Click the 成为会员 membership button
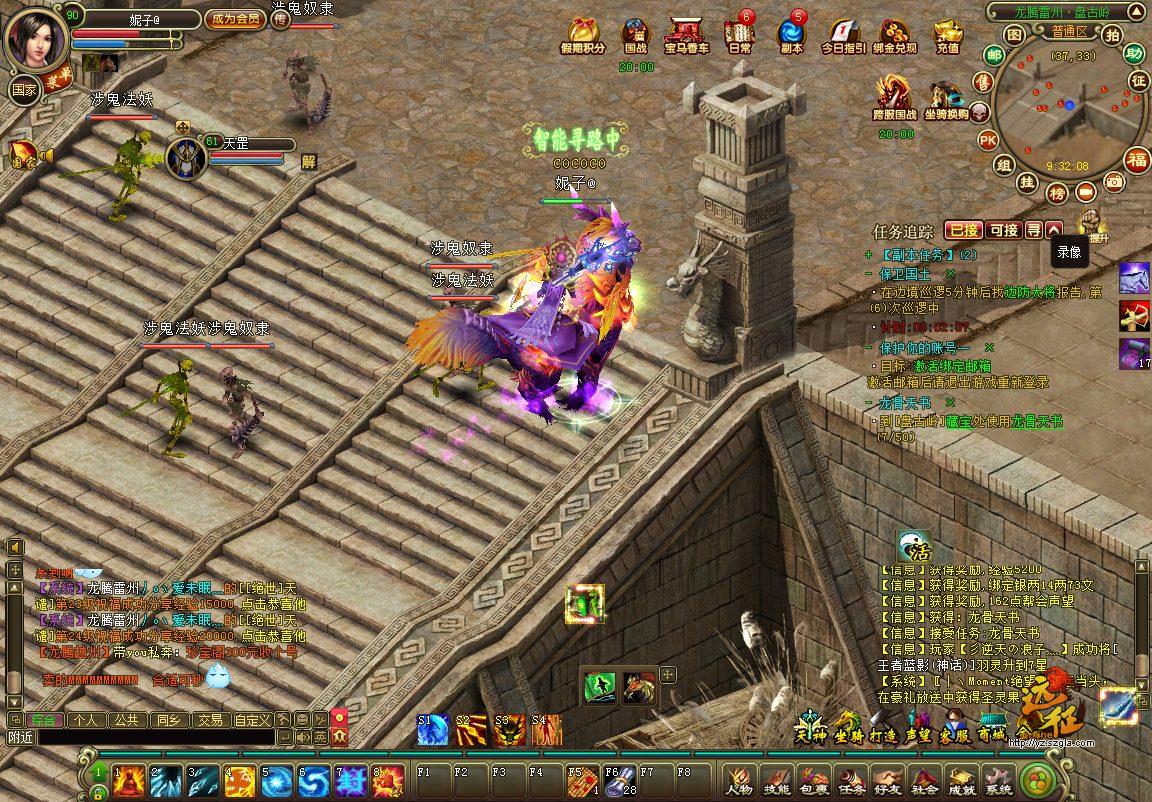1152x802 pixels. click(x=235, y=19)
